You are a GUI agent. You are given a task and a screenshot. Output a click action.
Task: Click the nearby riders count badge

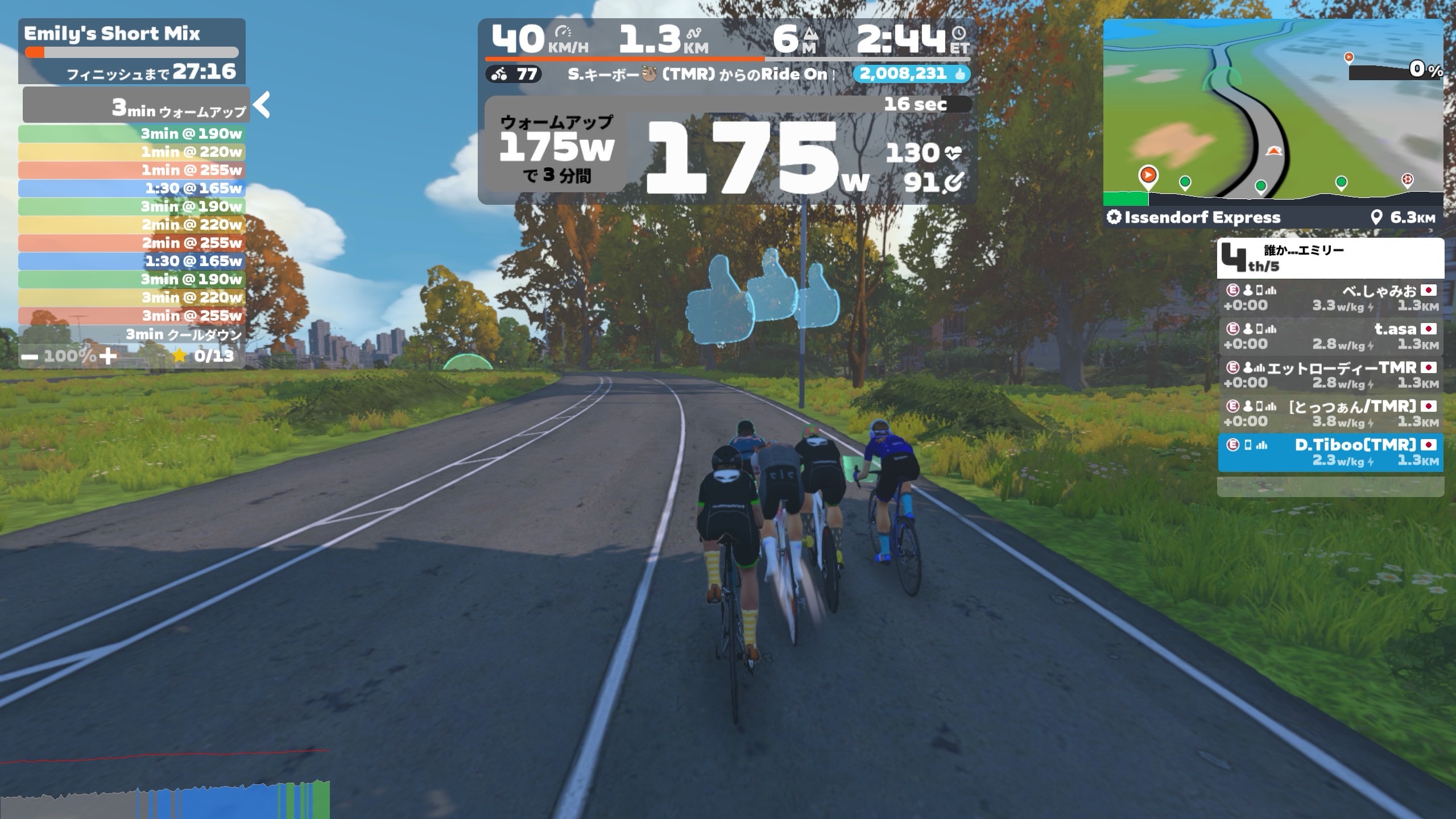click(514, 74)
